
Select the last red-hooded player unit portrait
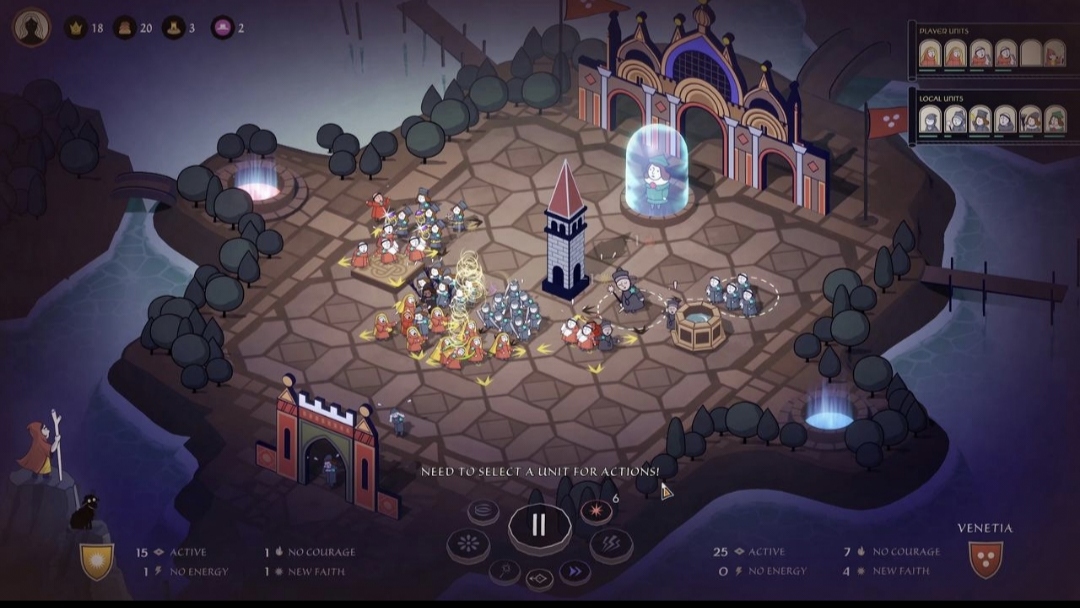tap(1054, 54)
